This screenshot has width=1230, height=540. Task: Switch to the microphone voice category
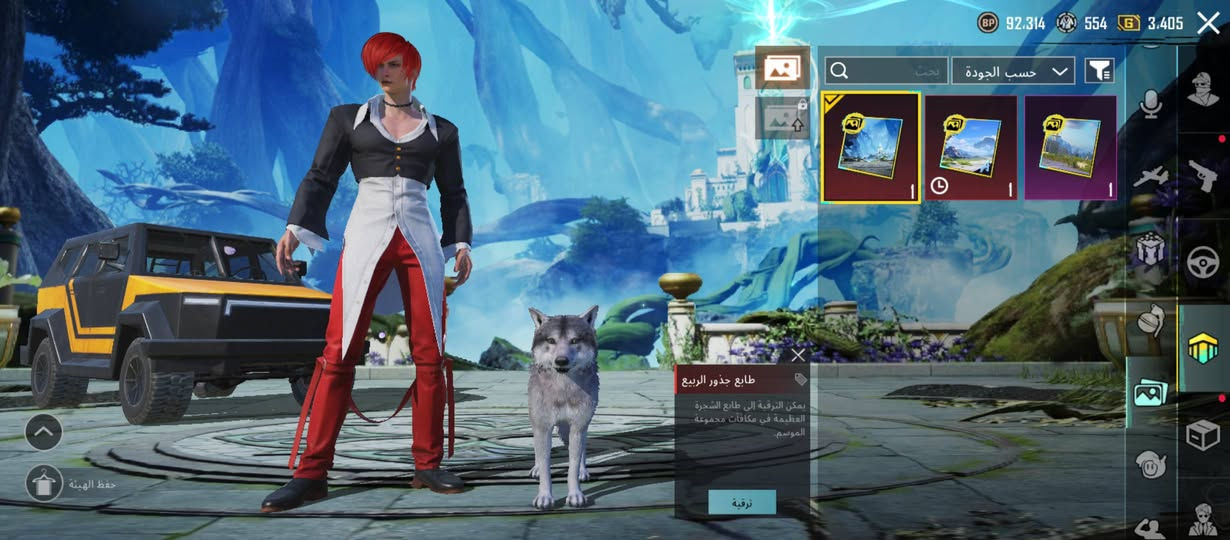(1151, 104)
